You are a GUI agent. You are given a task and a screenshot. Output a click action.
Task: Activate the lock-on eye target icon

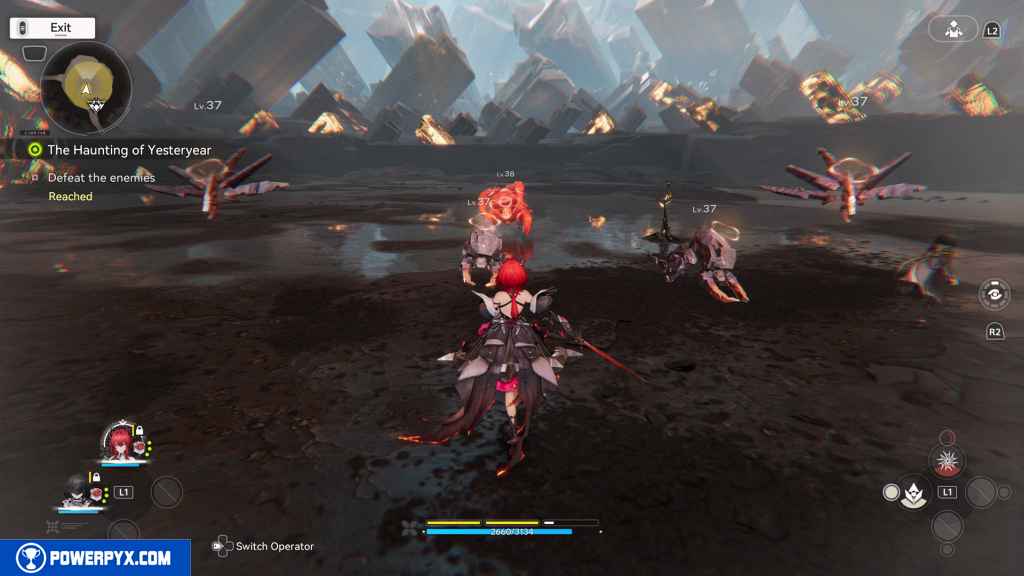point(994,295)
